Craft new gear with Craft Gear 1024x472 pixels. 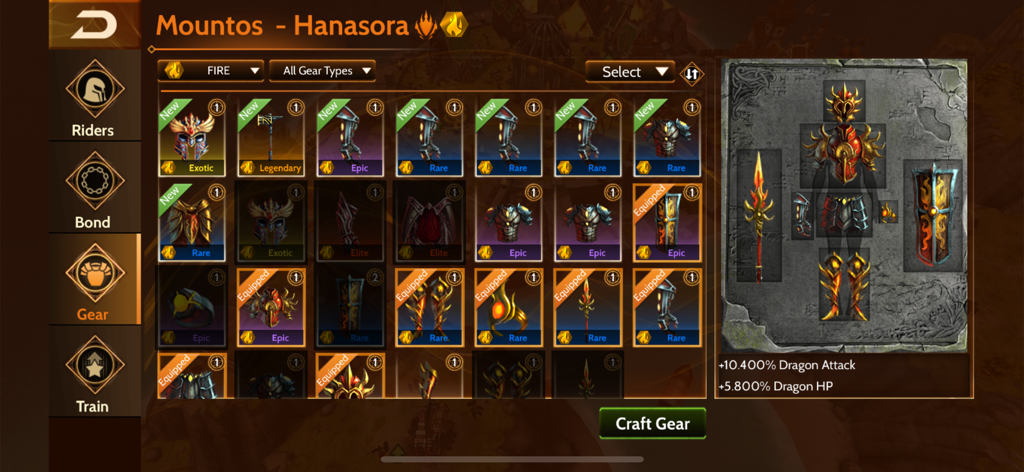(x=653, y=423)
